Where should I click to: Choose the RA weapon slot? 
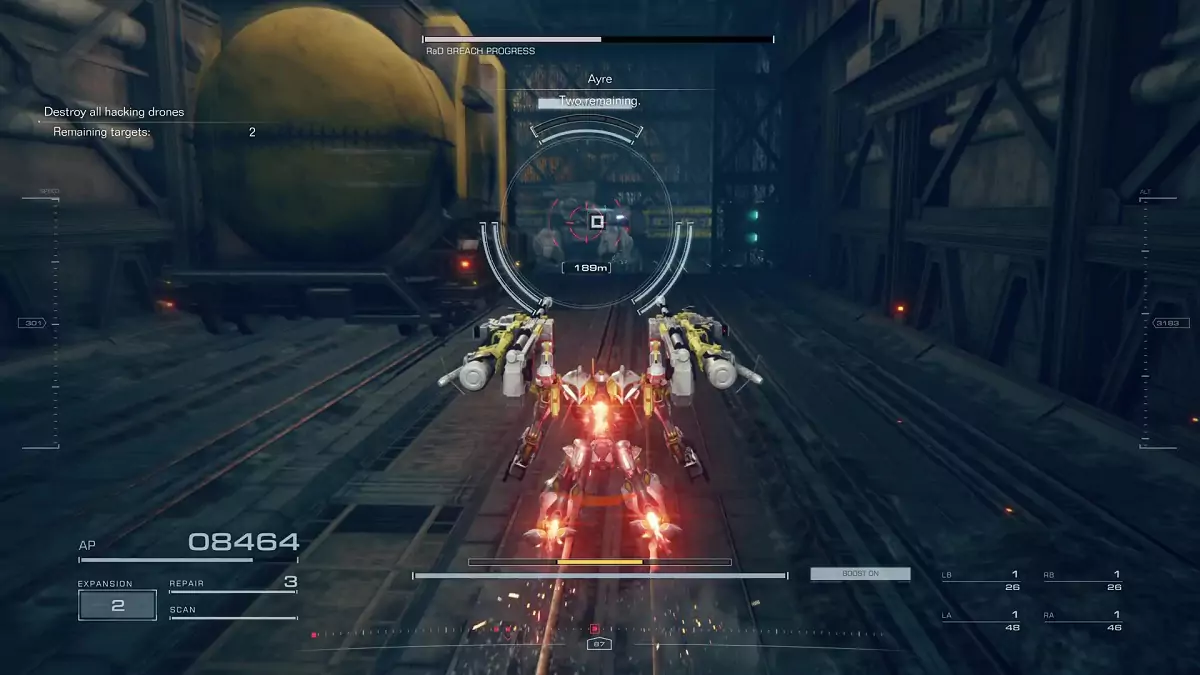(x=1082, y=621)
